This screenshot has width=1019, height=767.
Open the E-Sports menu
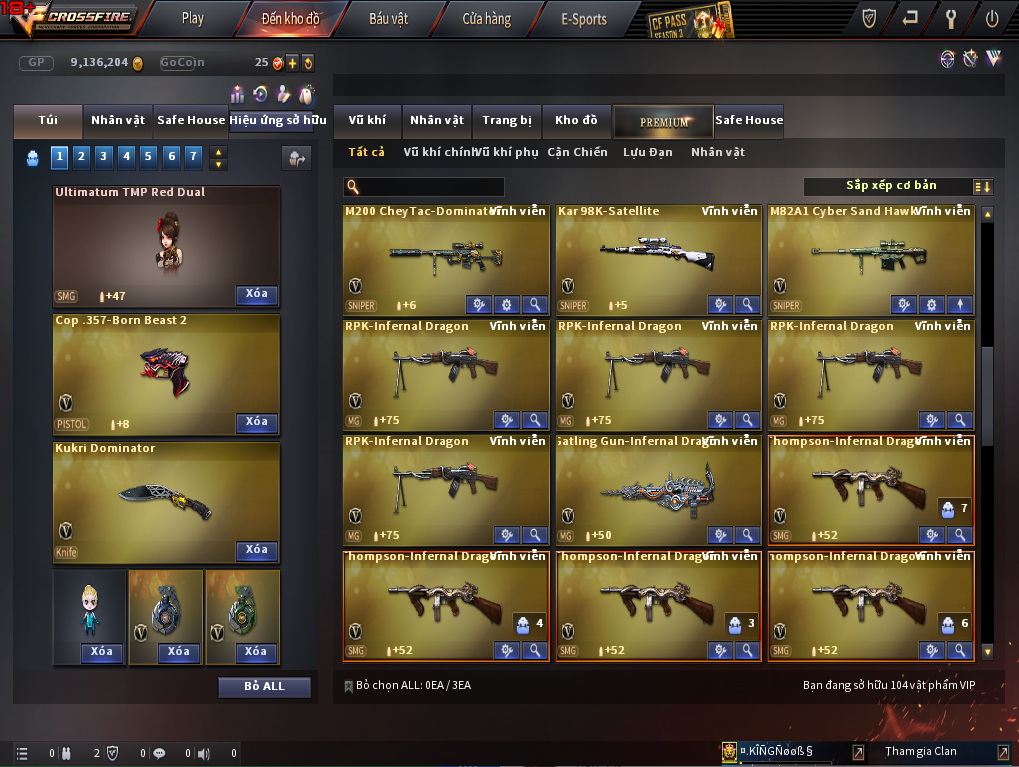pyautogui.click(x=584, y=18)
